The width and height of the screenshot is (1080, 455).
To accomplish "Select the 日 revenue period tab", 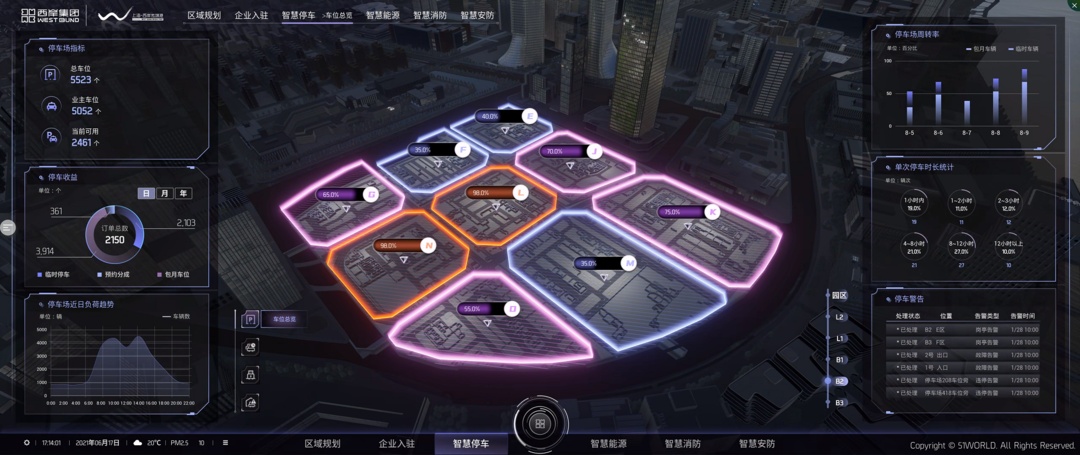I will click(x=147, y=194).
